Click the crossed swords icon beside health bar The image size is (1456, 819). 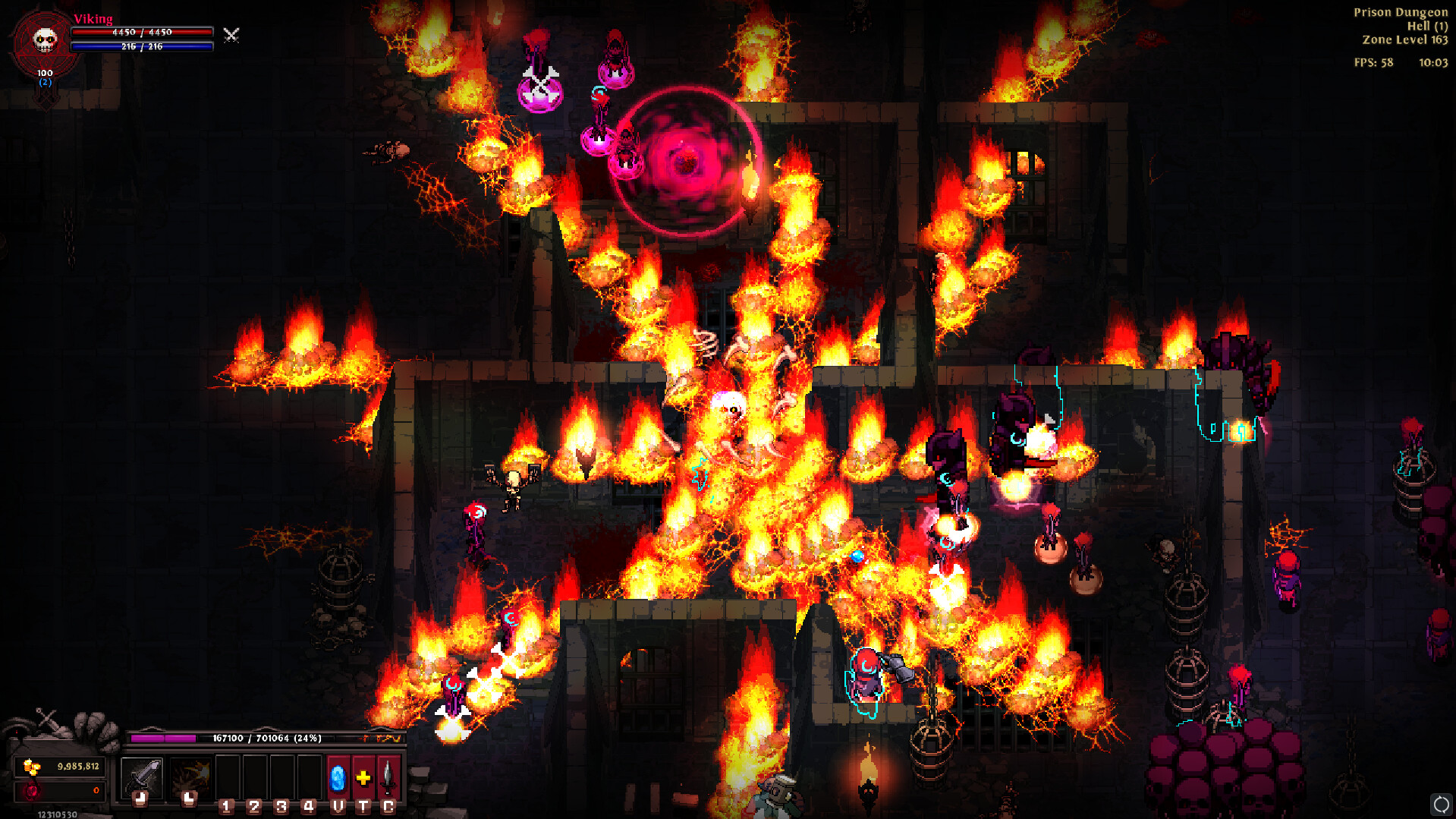tap(231, 35)
